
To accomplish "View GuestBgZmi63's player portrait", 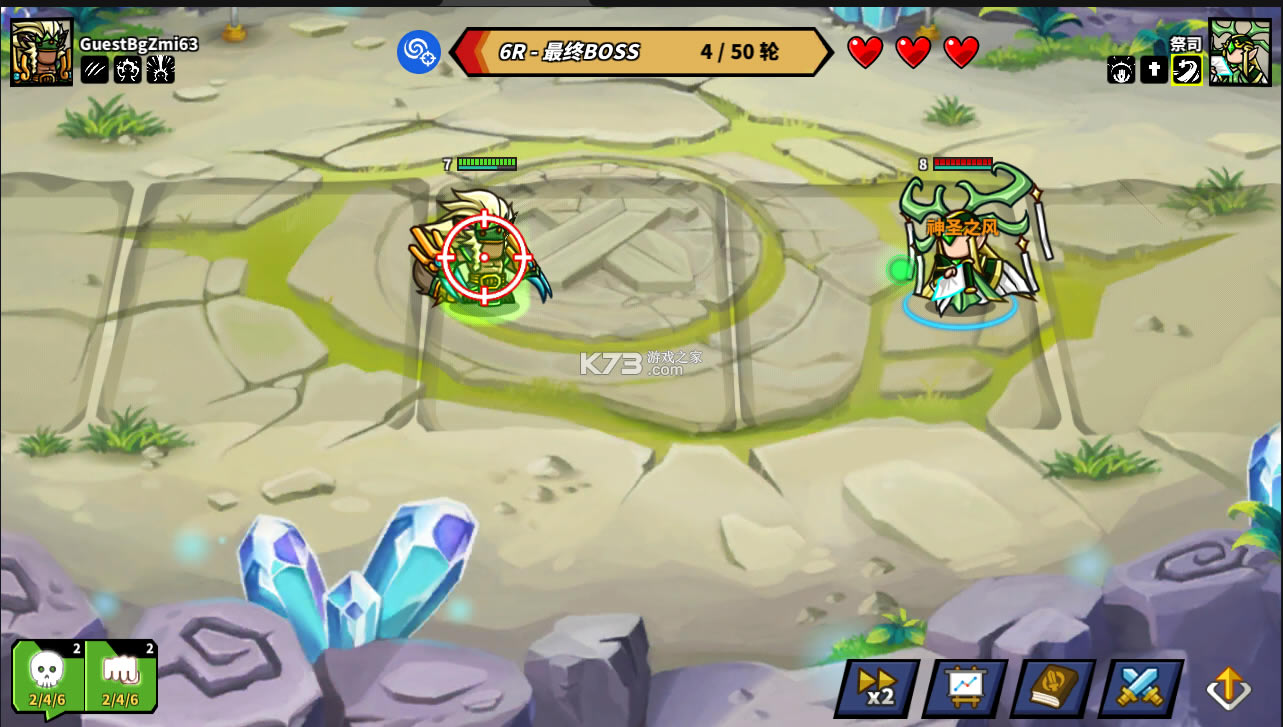I will point(42,51).
